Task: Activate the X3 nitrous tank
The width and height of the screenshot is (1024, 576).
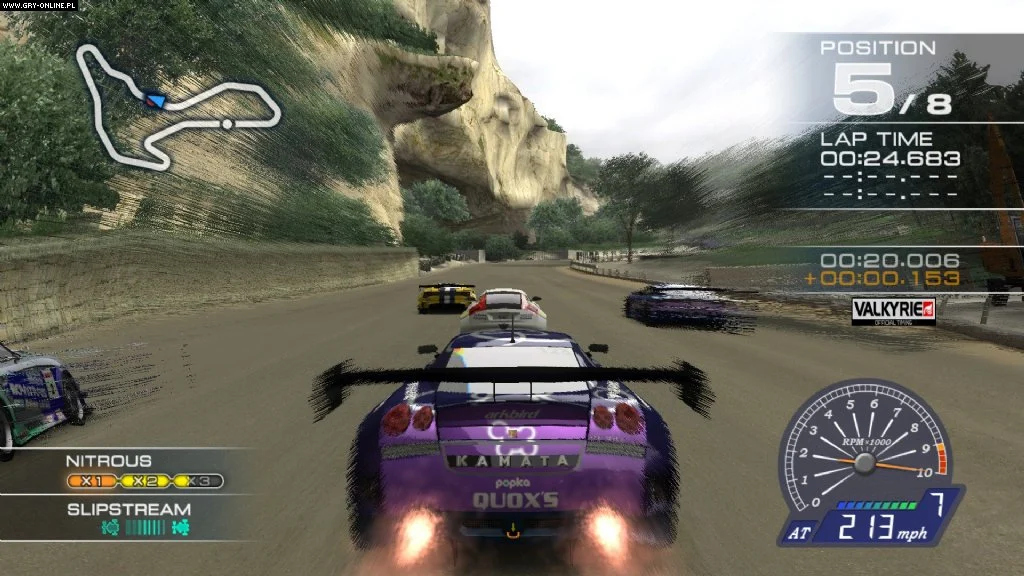Action: (197, 481)
